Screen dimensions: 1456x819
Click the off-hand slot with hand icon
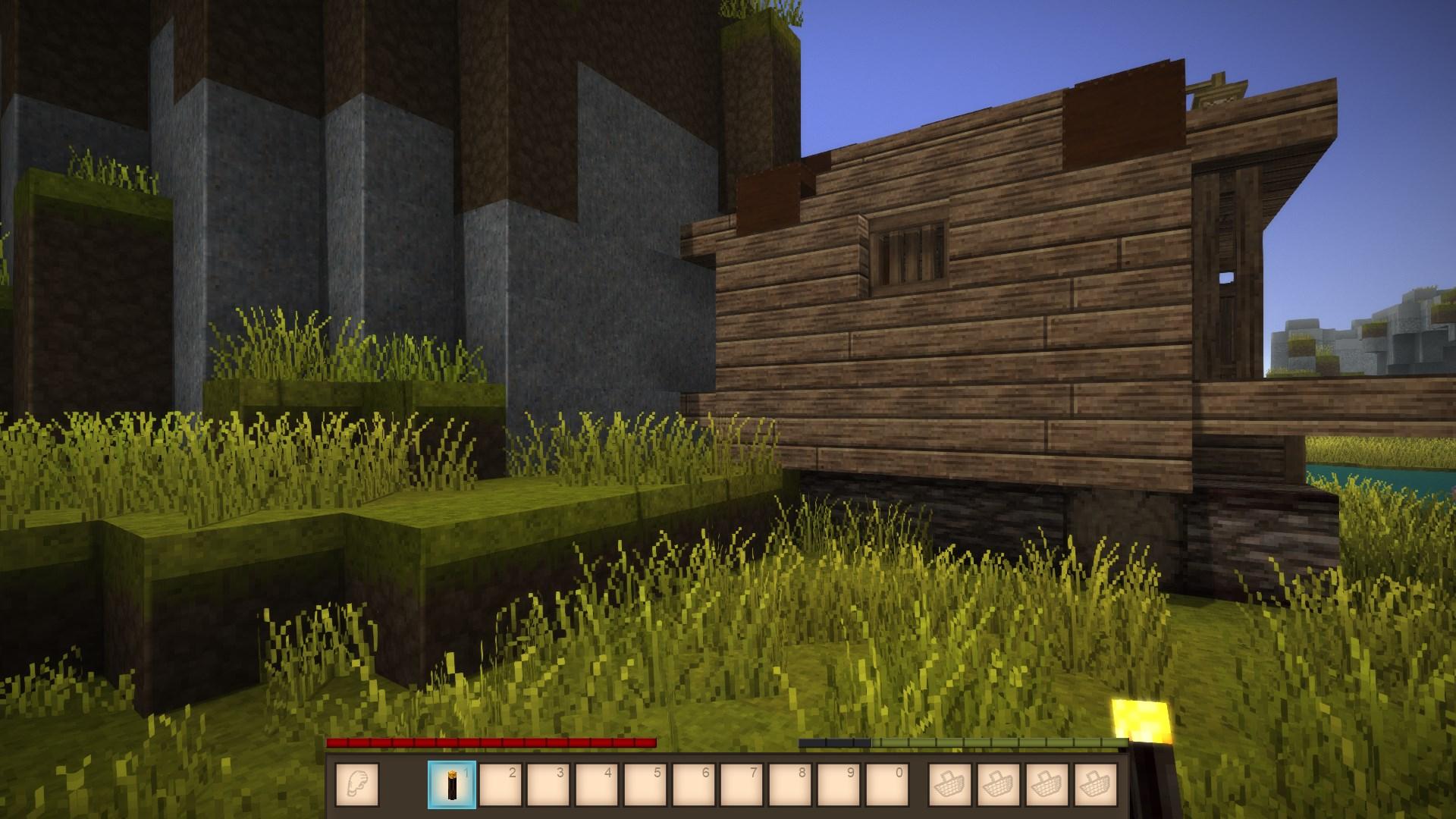pos(356,784)
